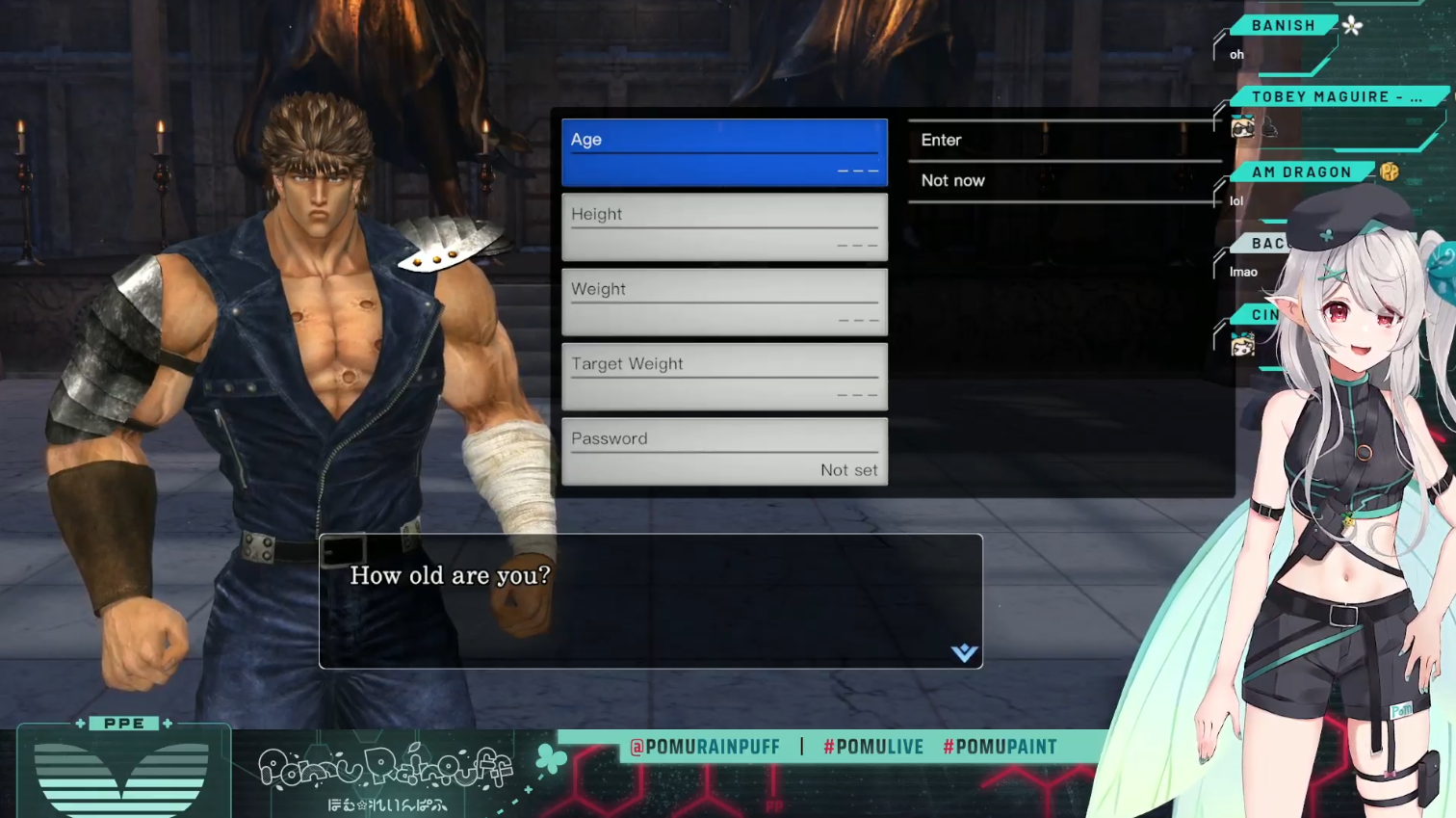Open the Target Weight field
1456x818 pixels.
pos(724,377)
